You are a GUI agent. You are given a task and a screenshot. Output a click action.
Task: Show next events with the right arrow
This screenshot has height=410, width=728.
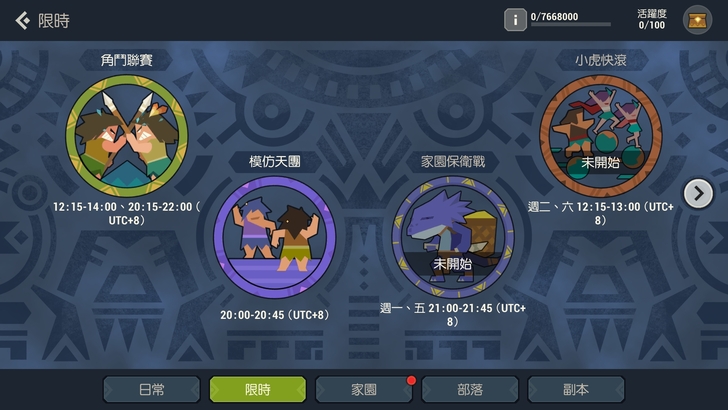pyautogui.click(x=697, y=192)
